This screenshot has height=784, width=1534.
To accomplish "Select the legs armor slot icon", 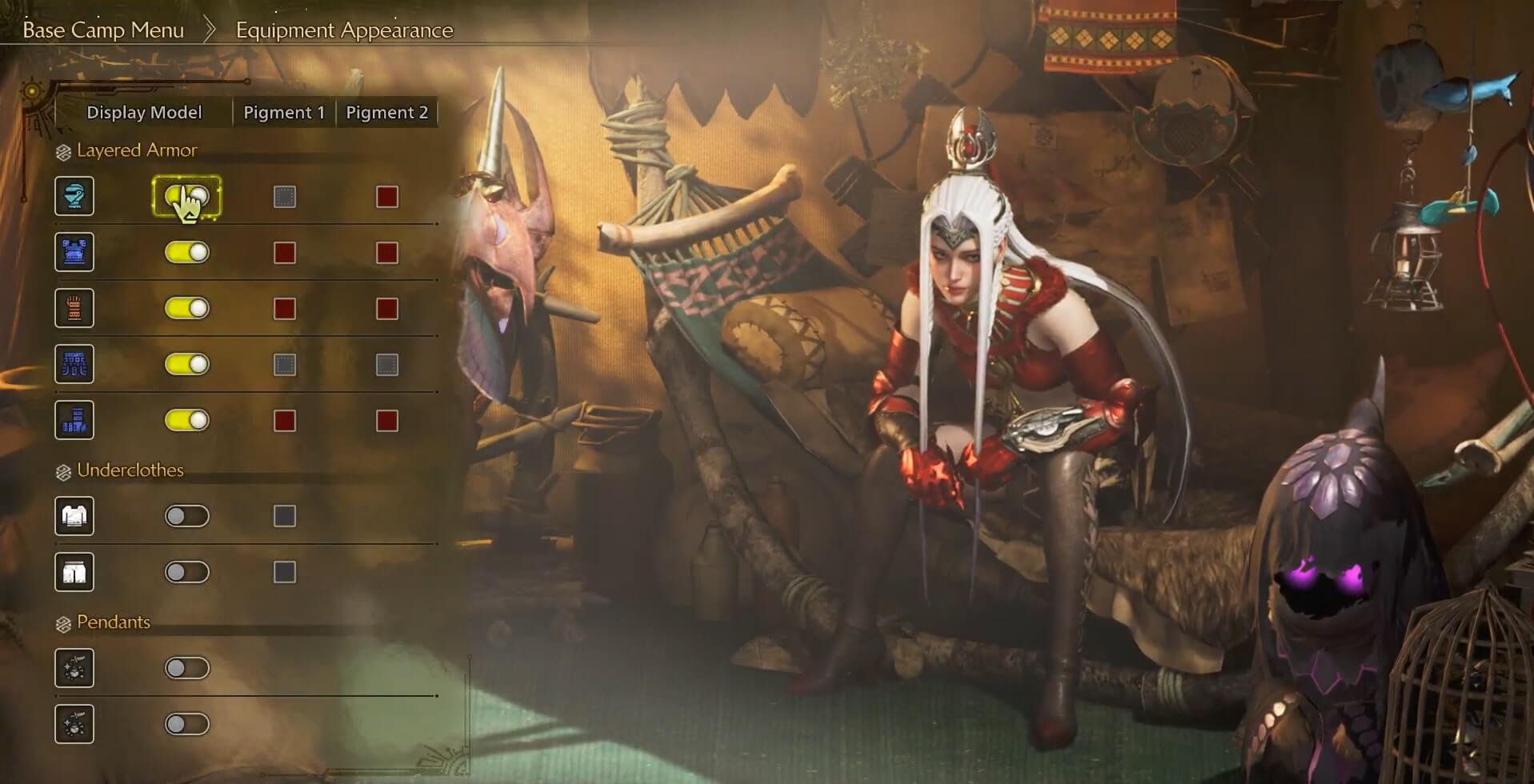I will click(74, 419).
